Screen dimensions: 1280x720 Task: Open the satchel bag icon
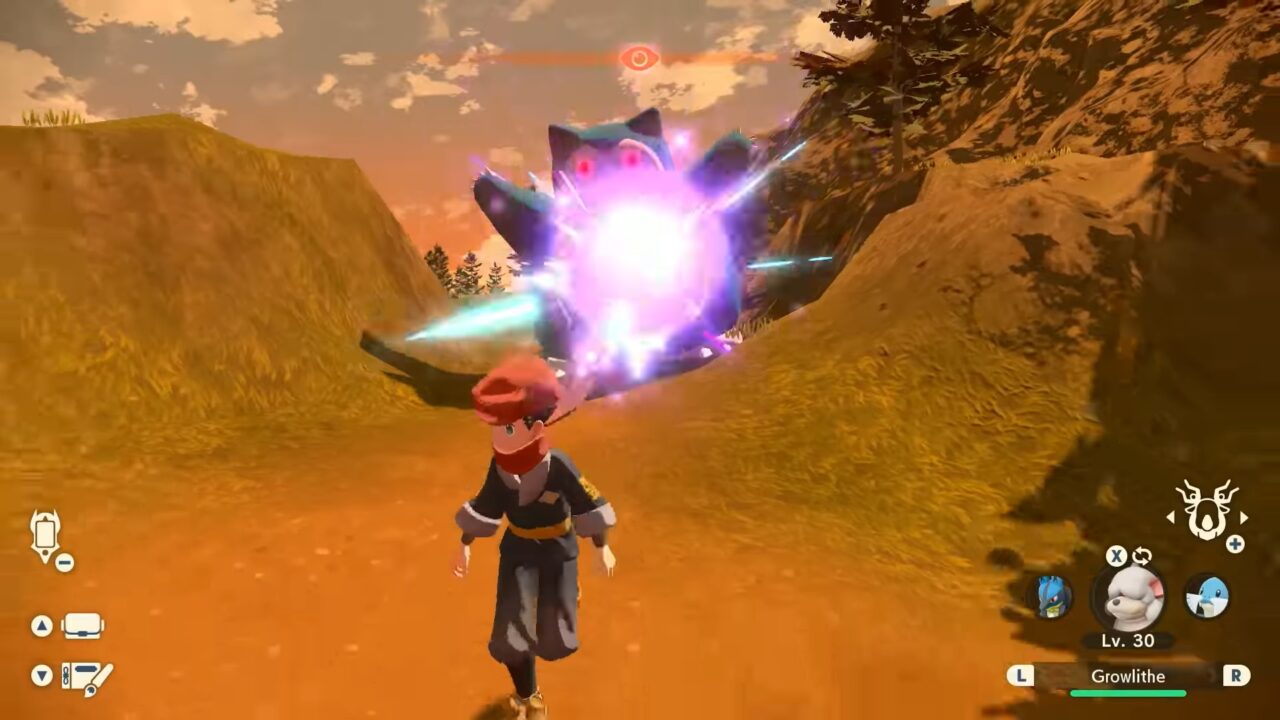click(82, 626)
